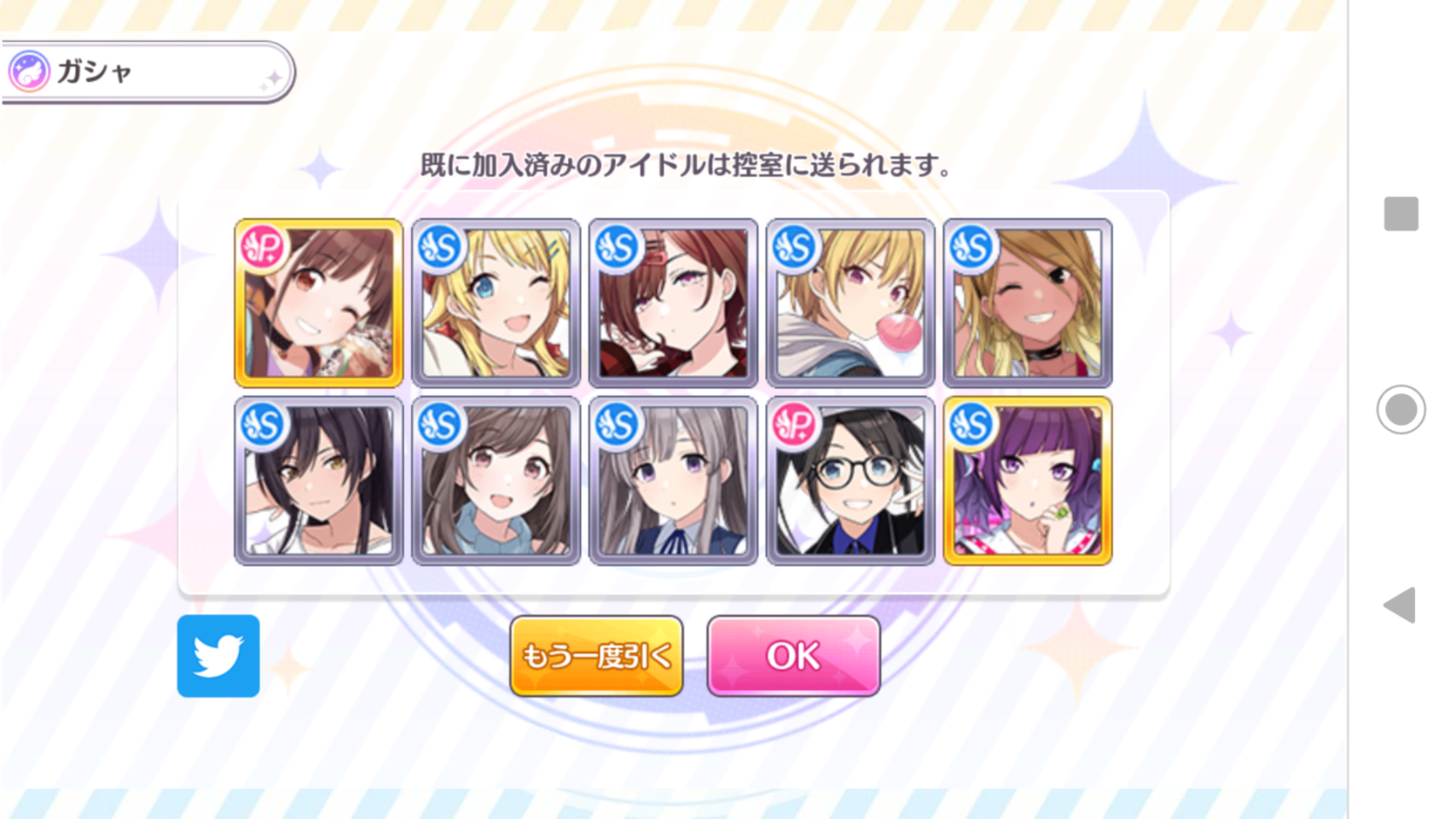Viewport: 1456px width, 819px height.
Task: Share the gacha results on Twitter
Action: click(x=218, y=655)
